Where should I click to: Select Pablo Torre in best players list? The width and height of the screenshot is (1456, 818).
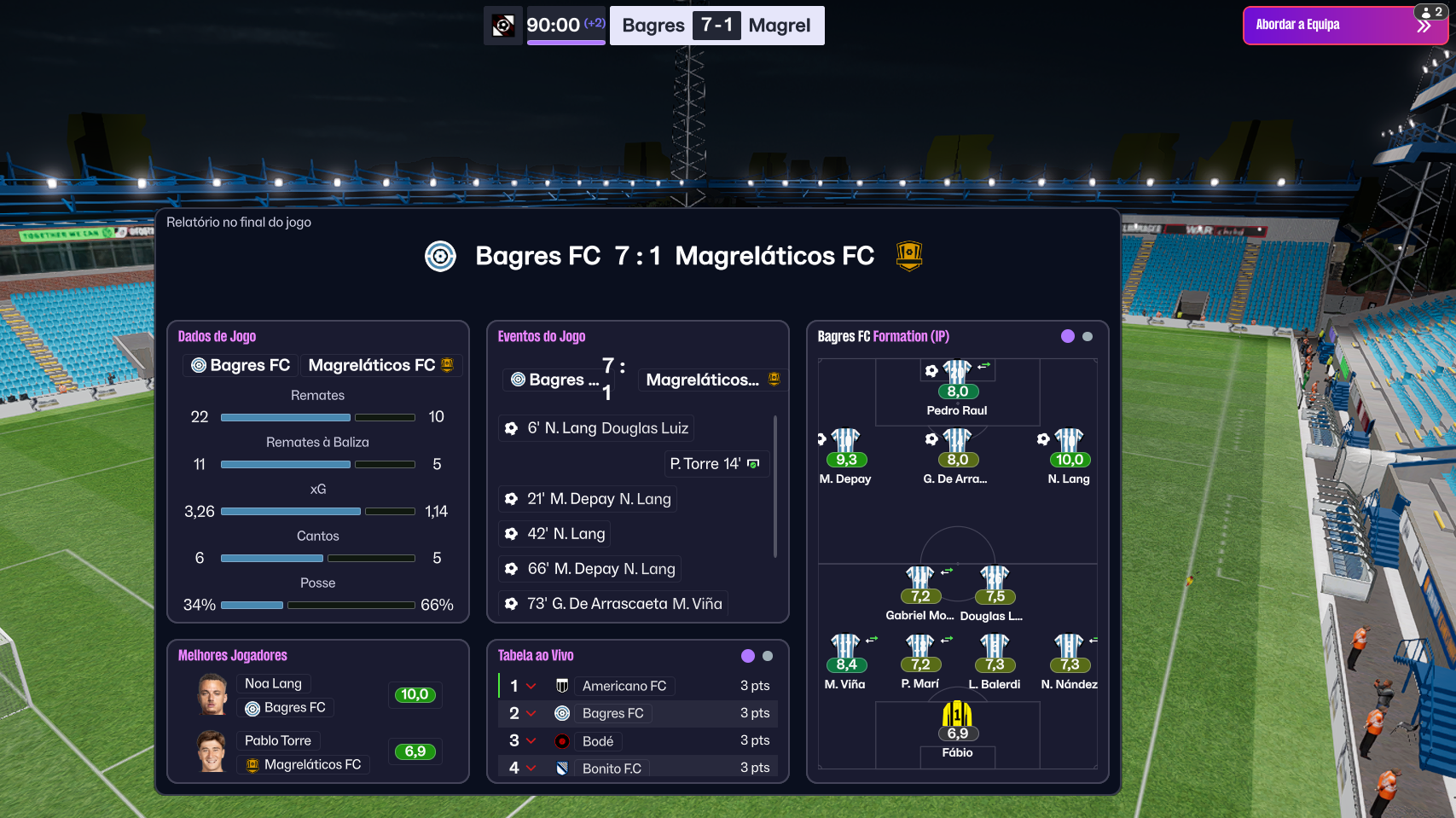277,740
